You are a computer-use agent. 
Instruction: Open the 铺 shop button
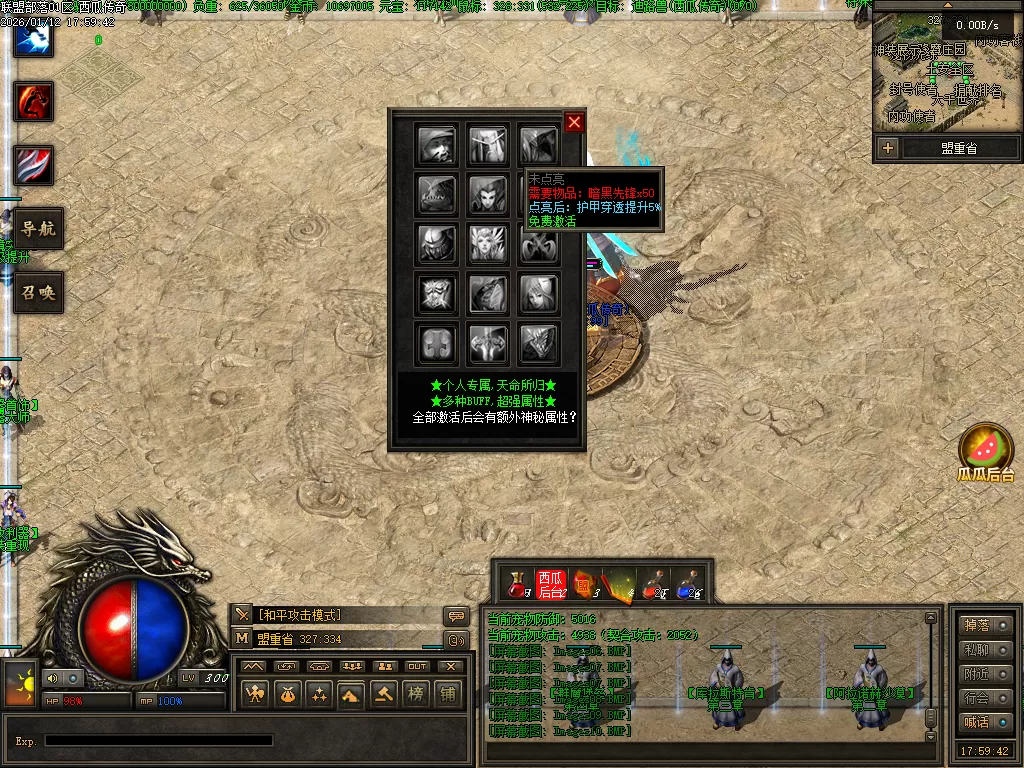(448, 693)
